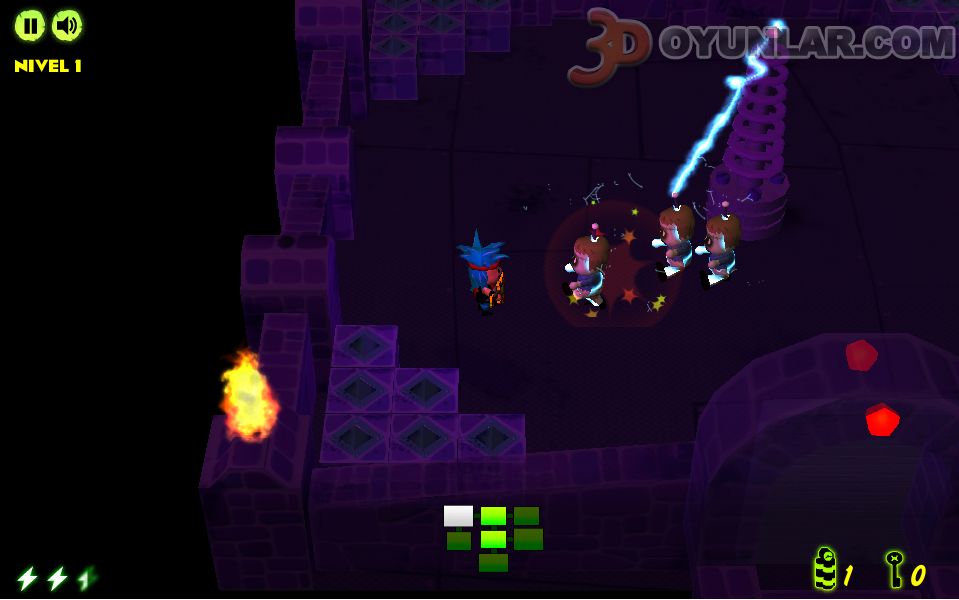Visit the 3D Oyunlar.com logo link
The height and width of the screenshot is (600, 959).
point(760,45)
